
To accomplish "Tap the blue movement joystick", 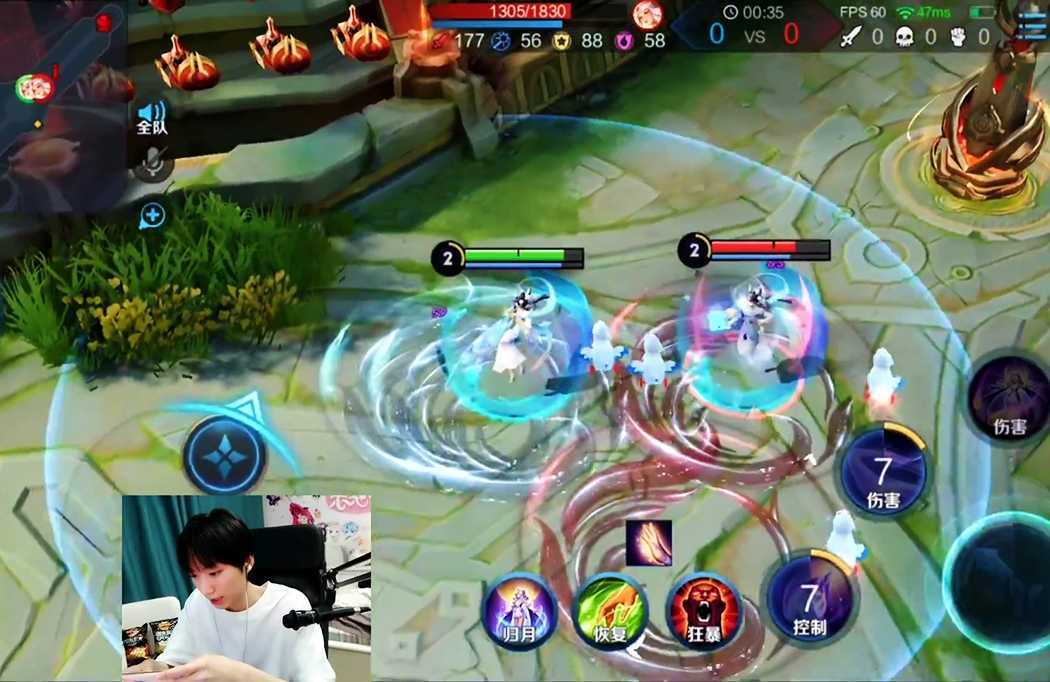I will [x=224, y=455].
